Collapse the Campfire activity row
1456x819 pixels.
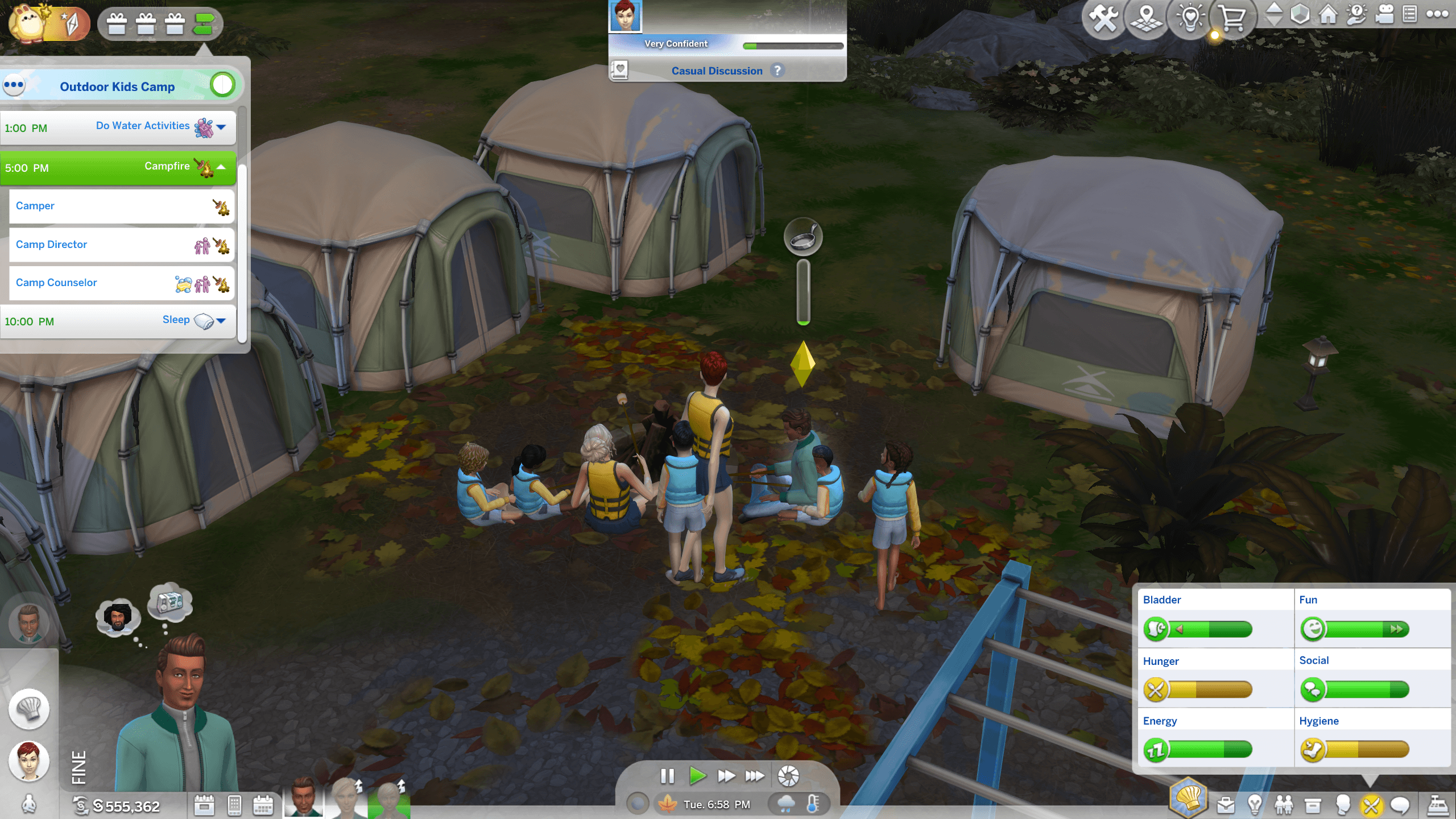tap(221, 167)
